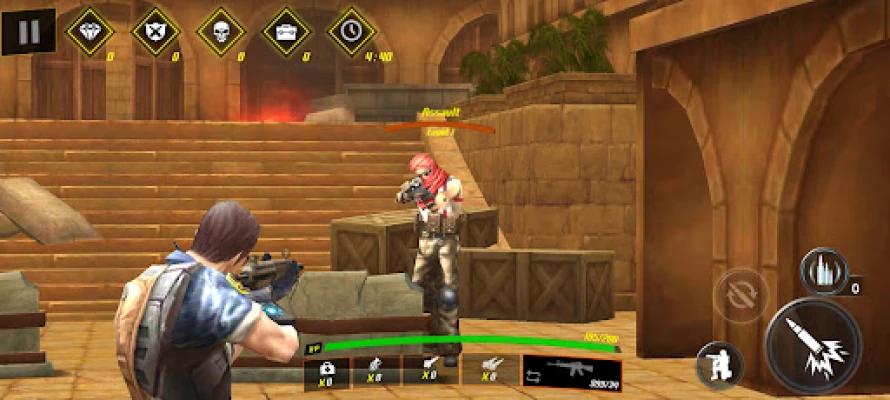The image size is (890, 400).
Task: Tap the large bullet fire button
Action: pos(813,346)
